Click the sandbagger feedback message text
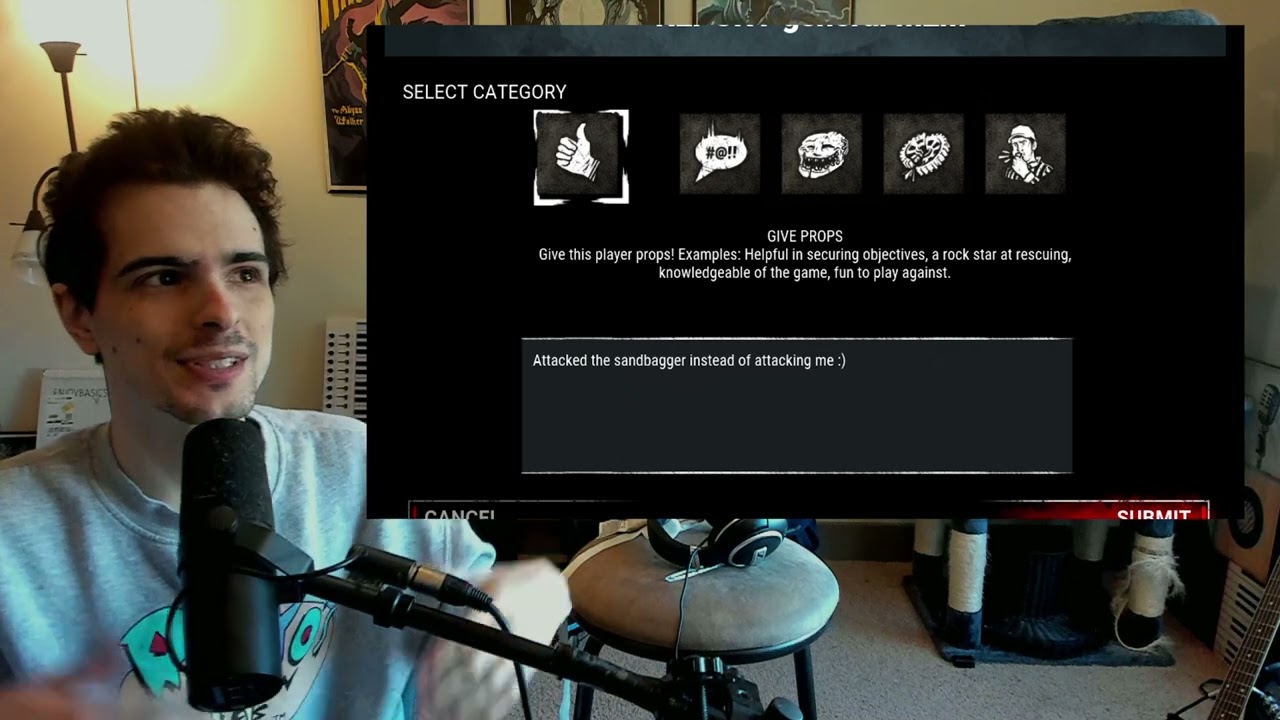Screen dimensions: 1280x720 (688, 362)
